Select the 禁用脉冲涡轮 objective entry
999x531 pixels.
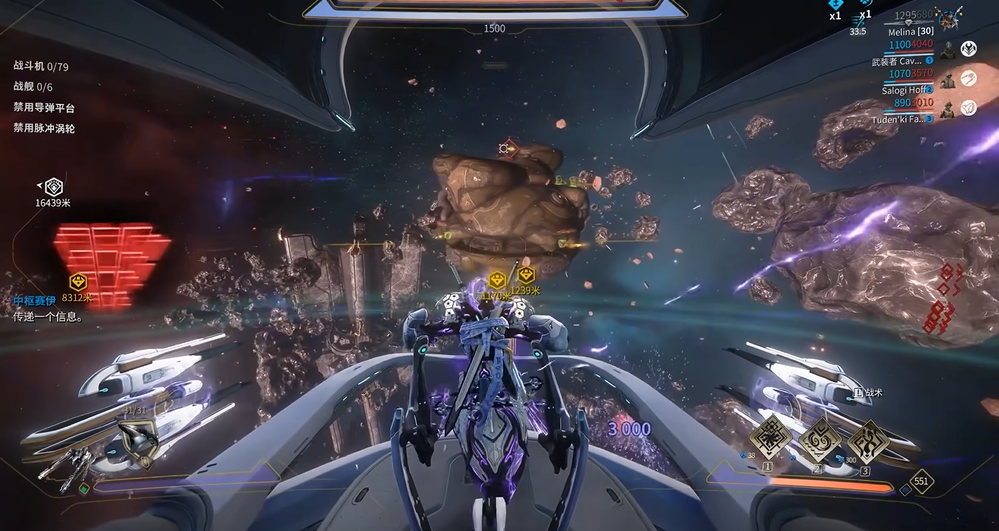click(x=44, y=128)
